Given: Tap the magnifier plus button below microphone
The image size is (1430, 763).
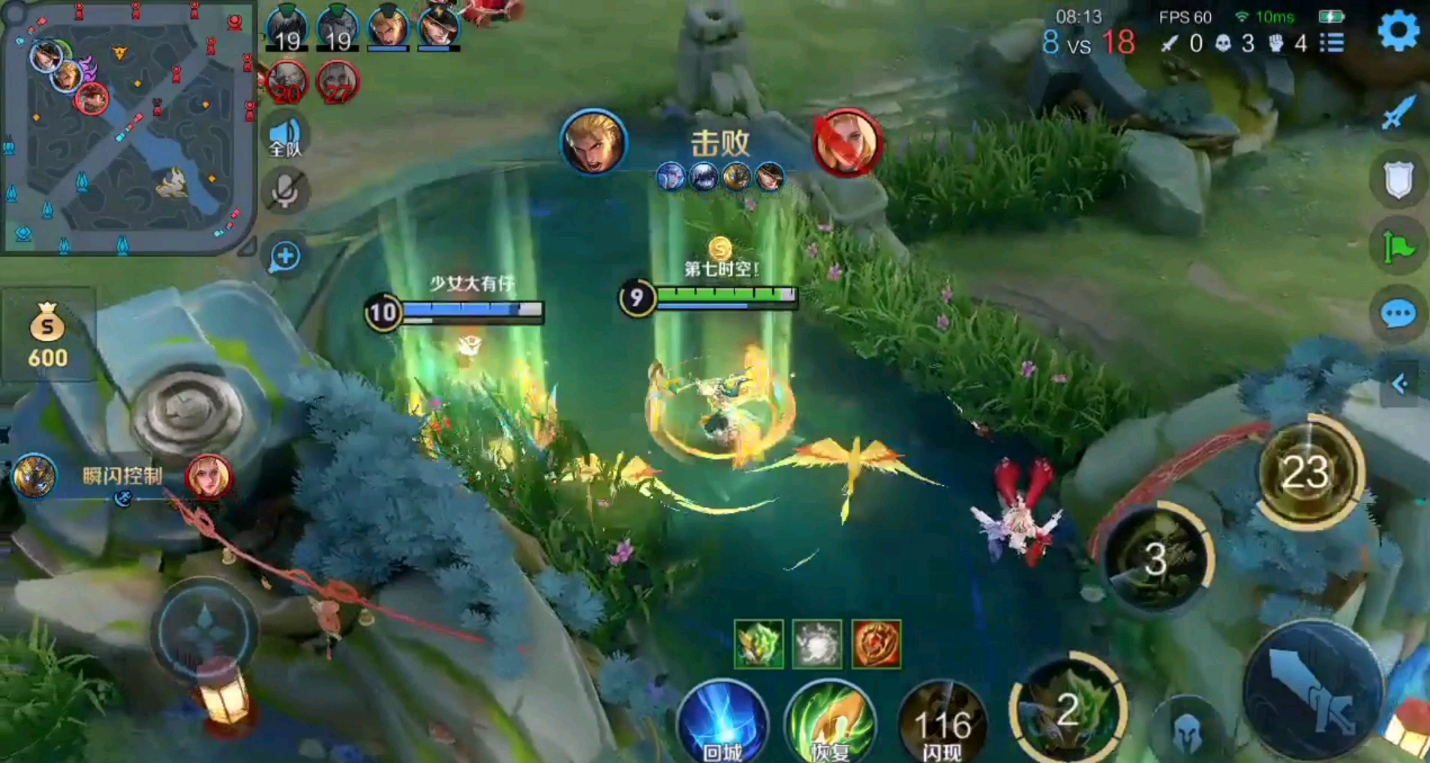Looking at the screenshot, I should (286, 256).
